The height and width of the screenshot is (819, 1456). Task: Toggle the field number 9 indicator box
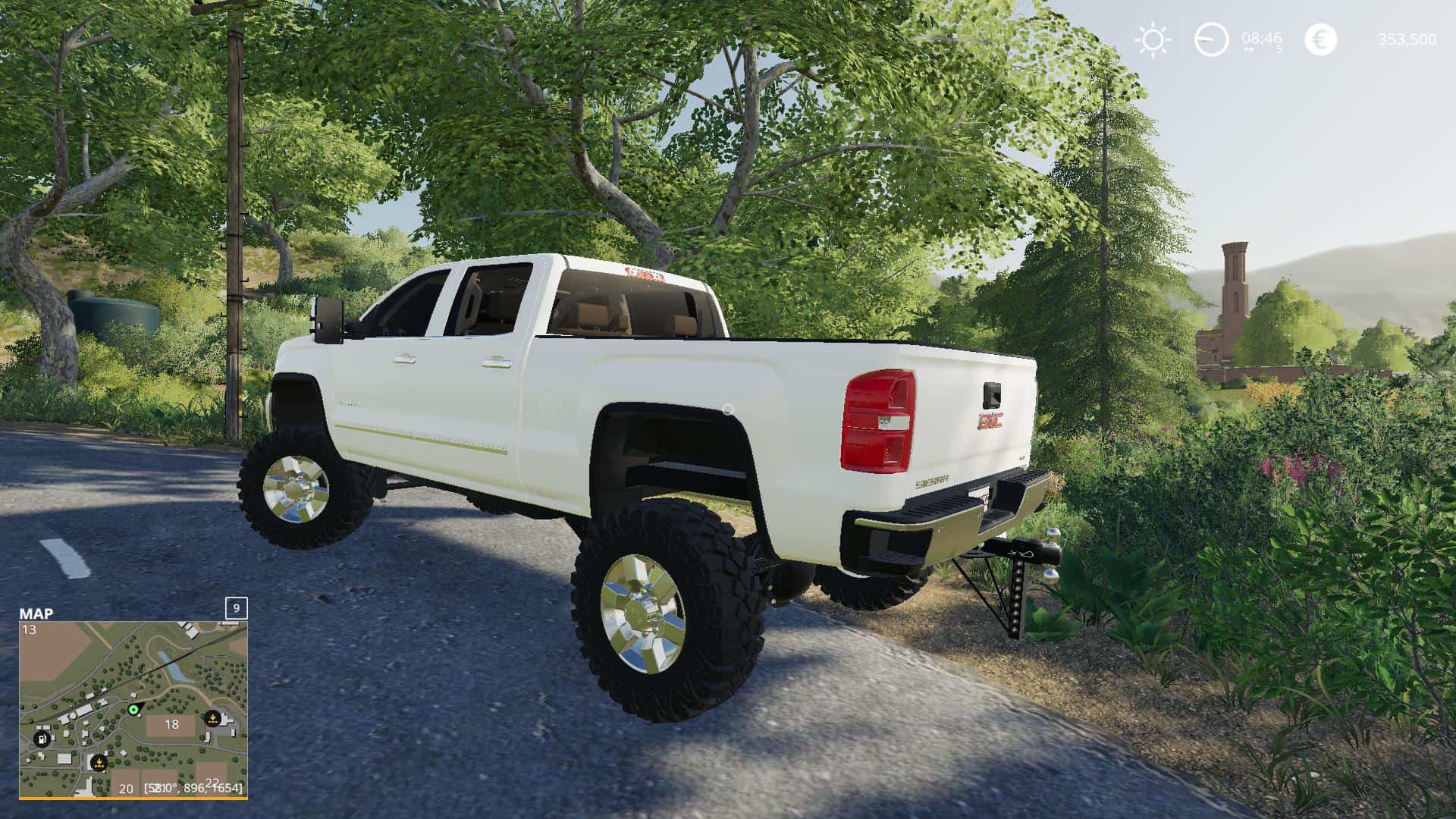(236, 608)
